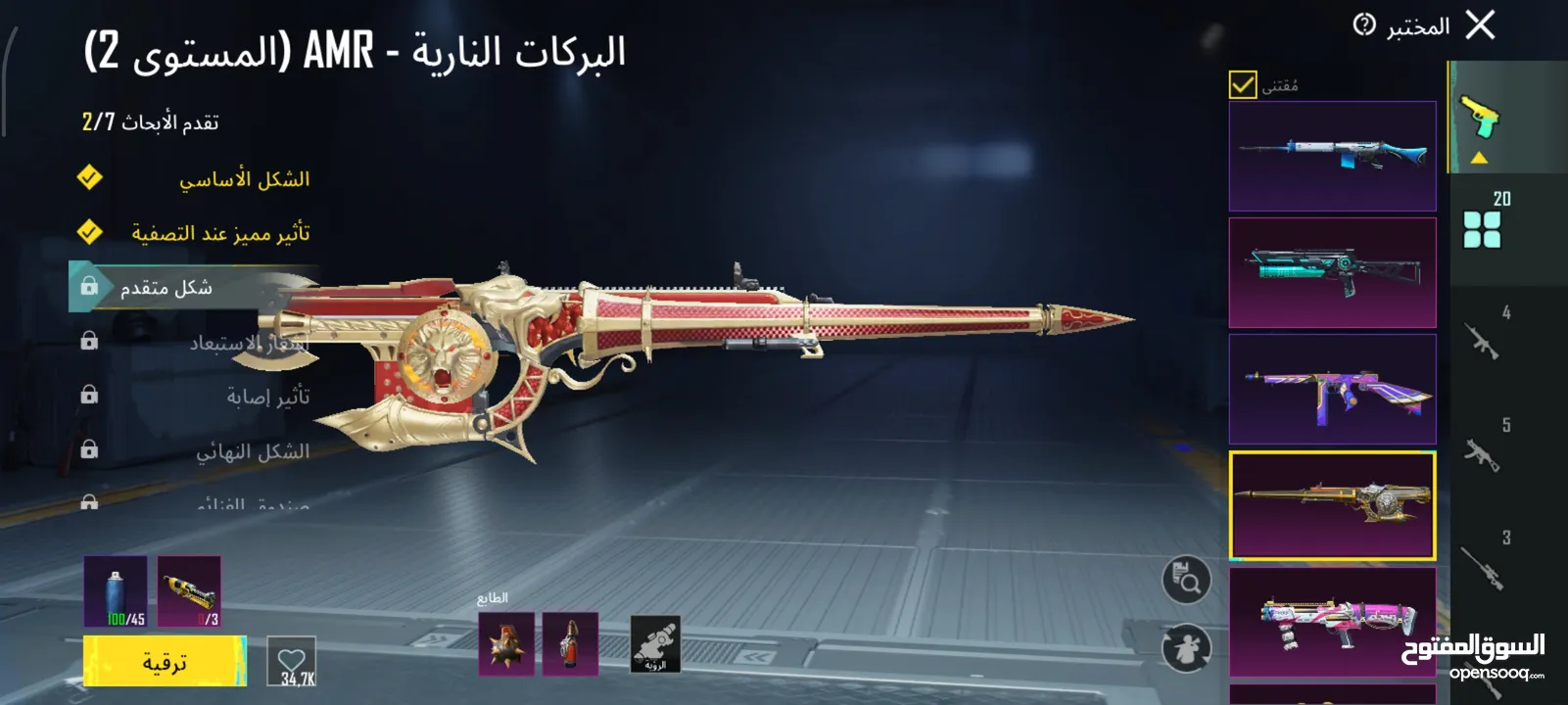Open the magnifier zoom preview tool
This screenshot has height=705, width=1568.
tap(1185, 579)
